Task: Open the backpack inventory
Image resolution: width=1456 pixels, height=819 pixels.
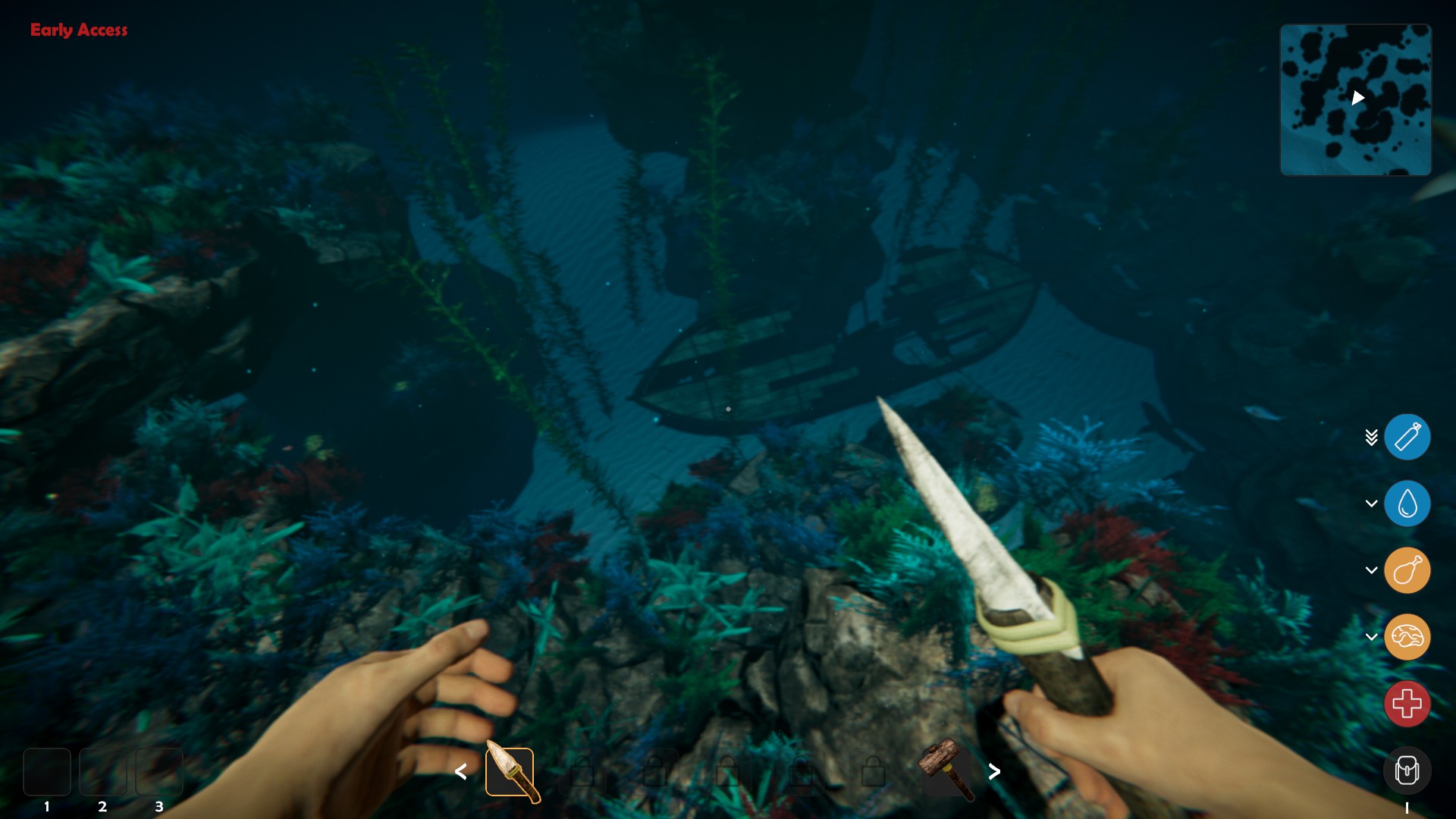Action: tap(1407, 770)
